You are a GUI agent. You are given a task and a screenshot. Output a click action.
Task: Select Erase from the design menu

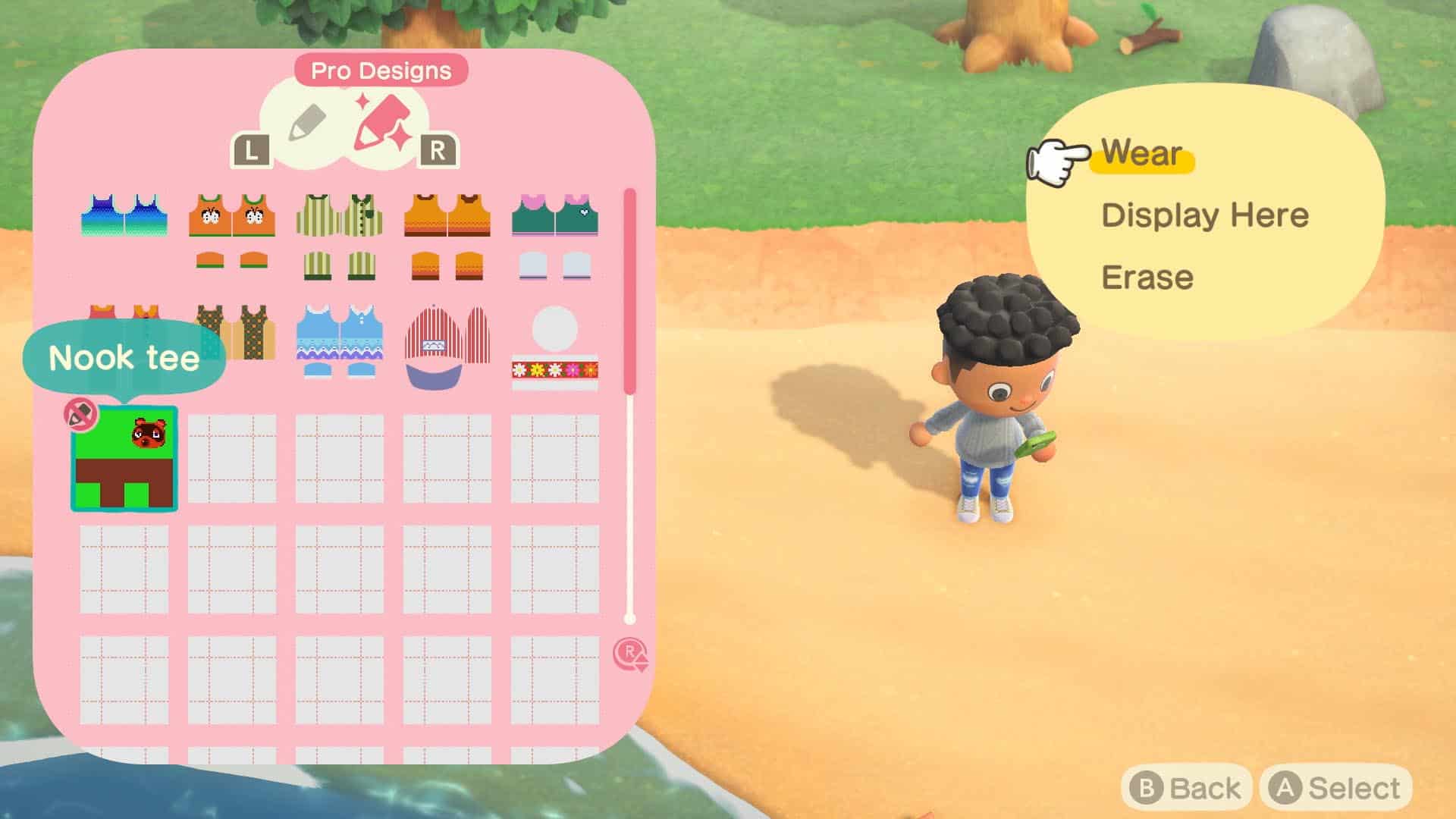coord(1147,277)
